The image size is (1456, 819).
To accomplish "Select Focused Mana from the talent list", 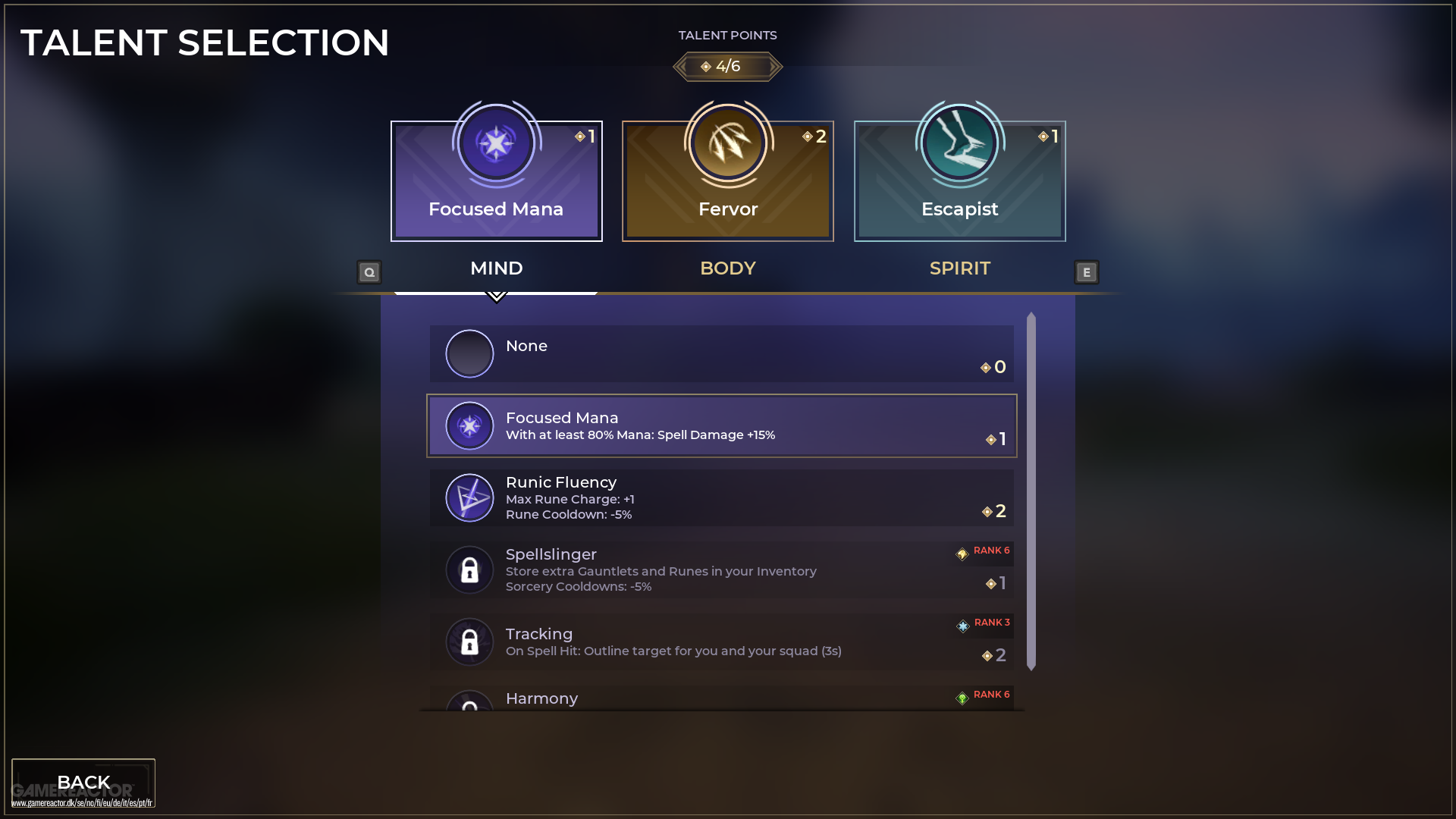I will [720, 425].
